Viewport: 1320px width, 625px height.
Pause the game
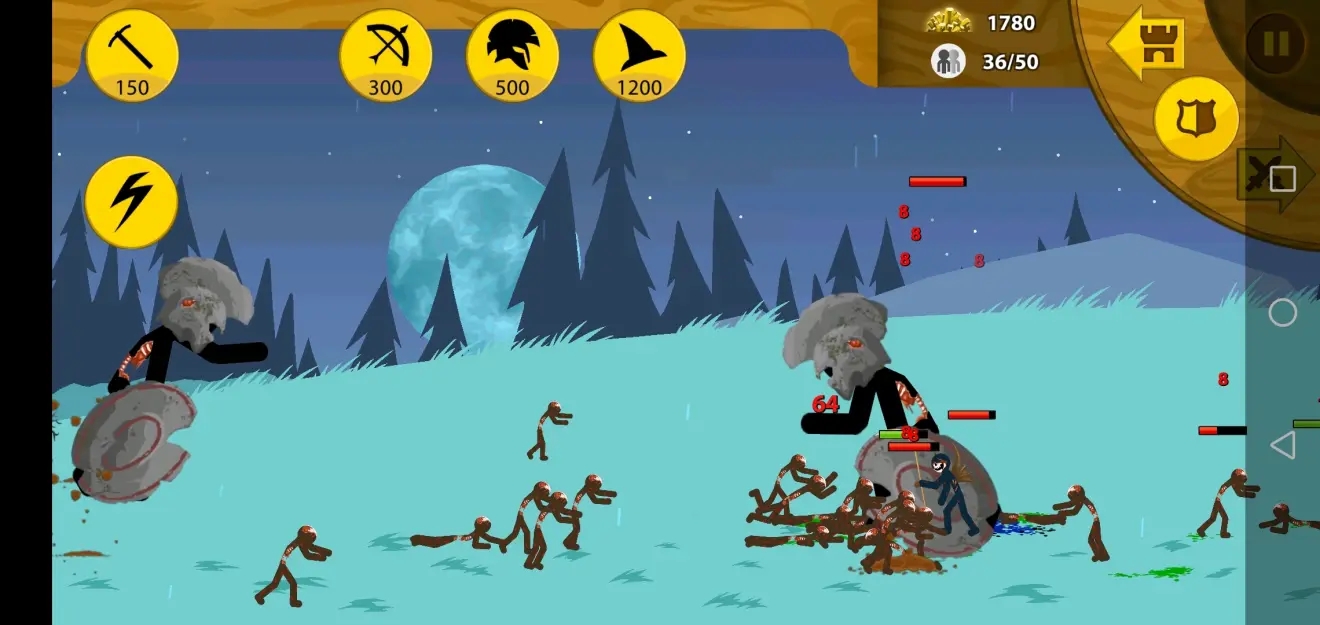click(x=1275, y=45)
